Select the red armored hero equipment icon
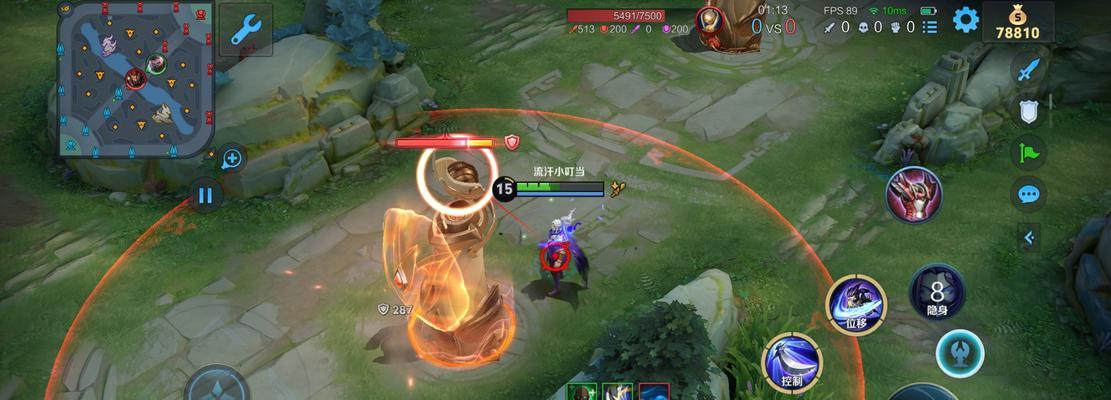1111x400 pixels. pos(914,194)
